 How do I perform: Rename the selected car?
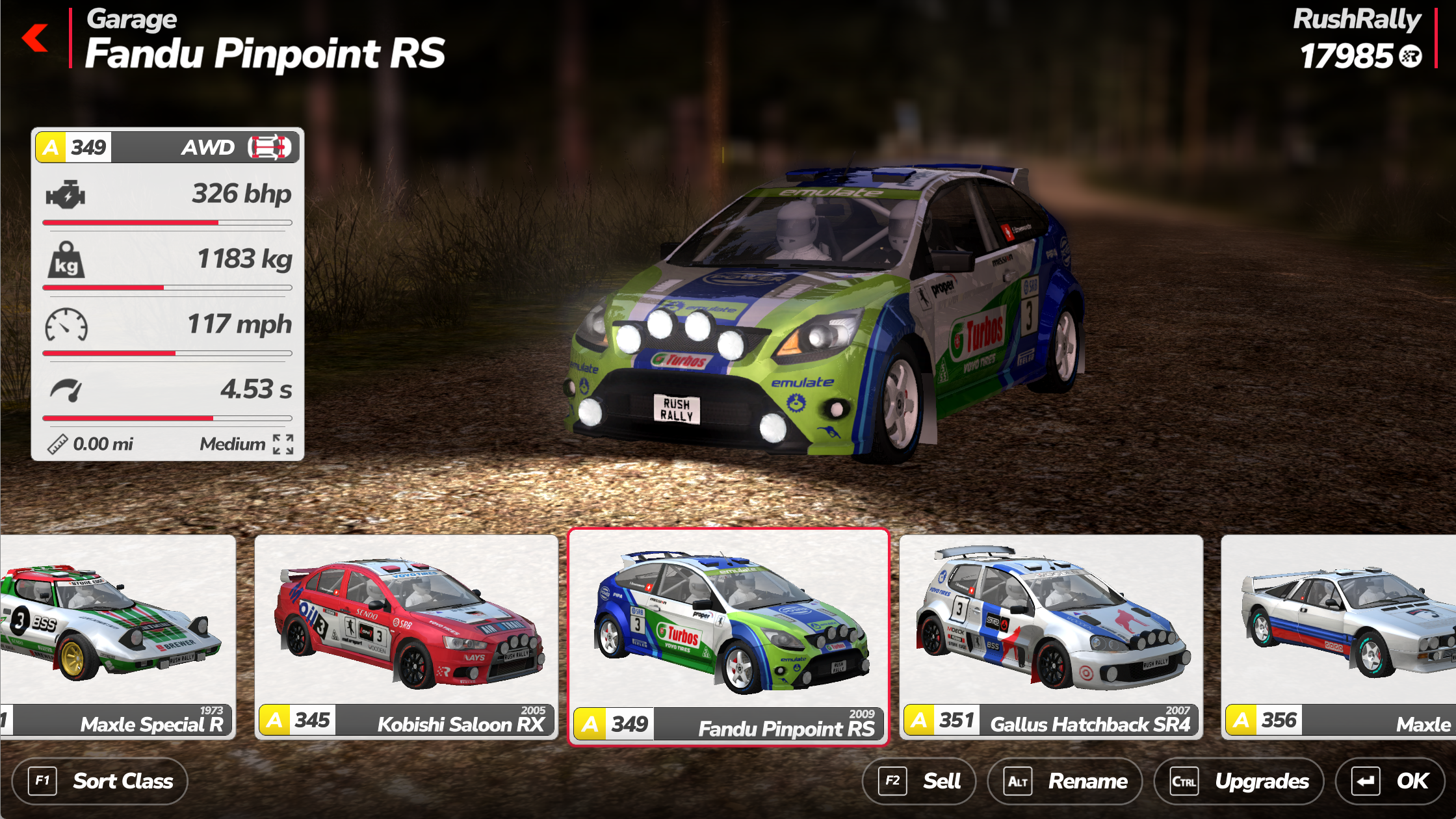(1065, 781)
